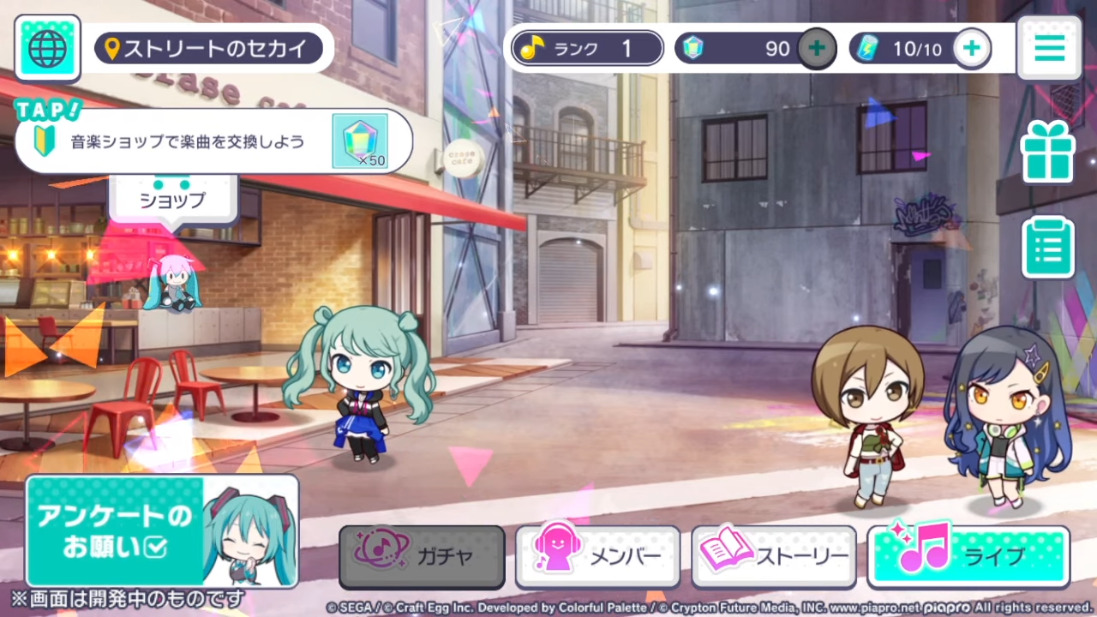
Task: Open the アンケートのお願い survey banner
Action: coord(162,531)
